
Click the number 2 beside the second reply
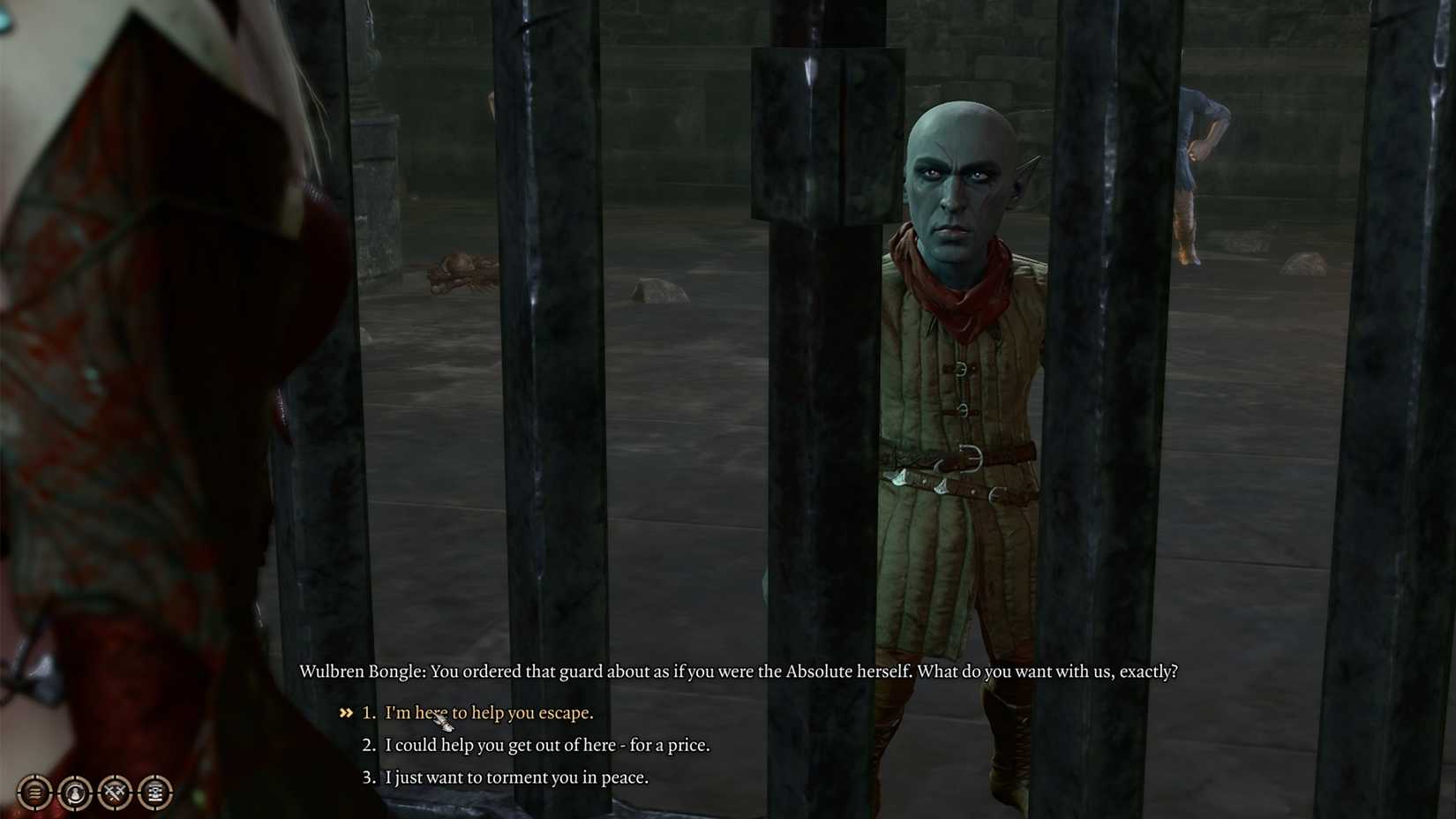[367, 745]
